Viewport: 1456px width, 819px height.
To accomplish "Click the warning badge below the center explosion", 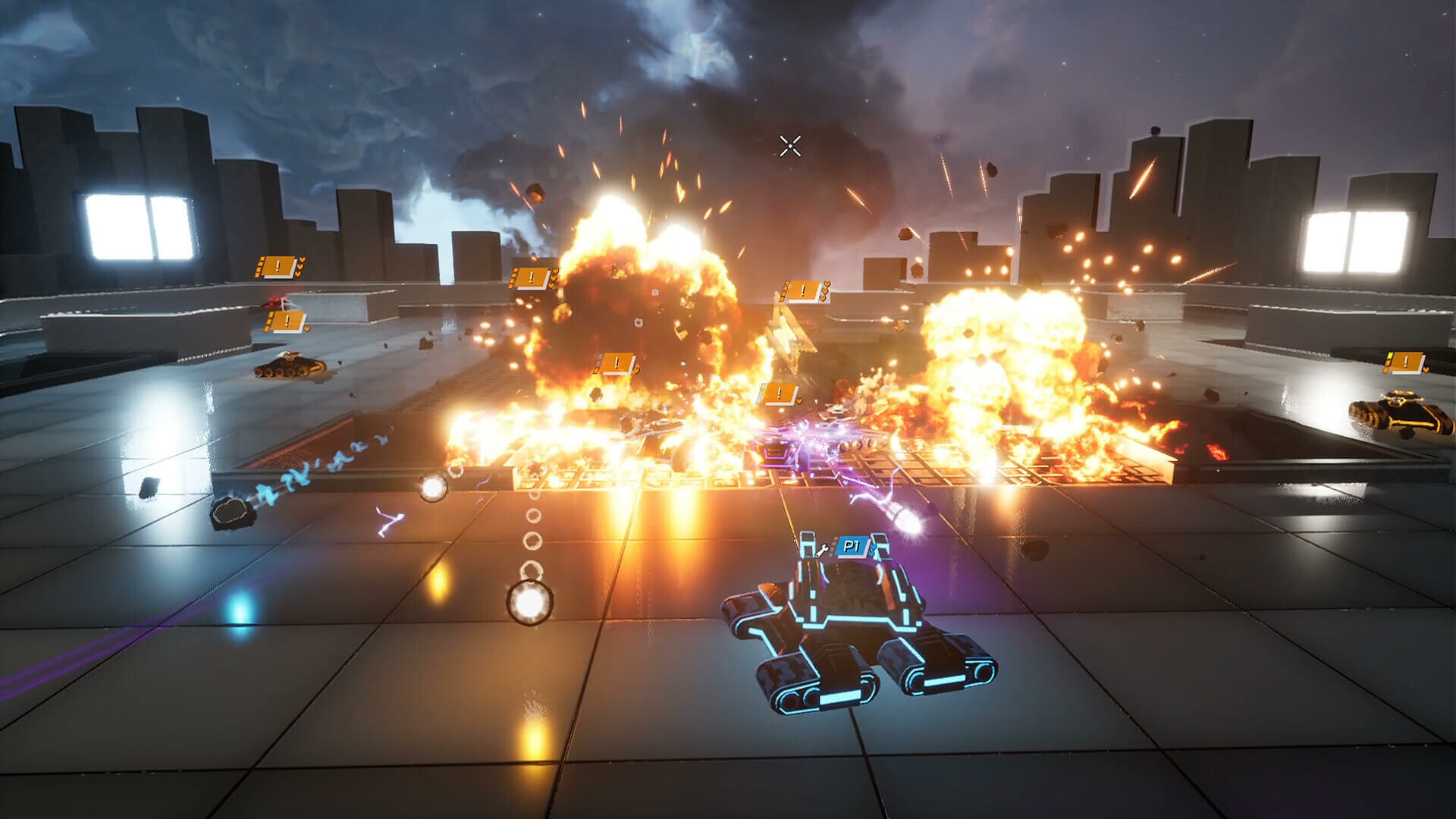I will click(x=779, y=394).
